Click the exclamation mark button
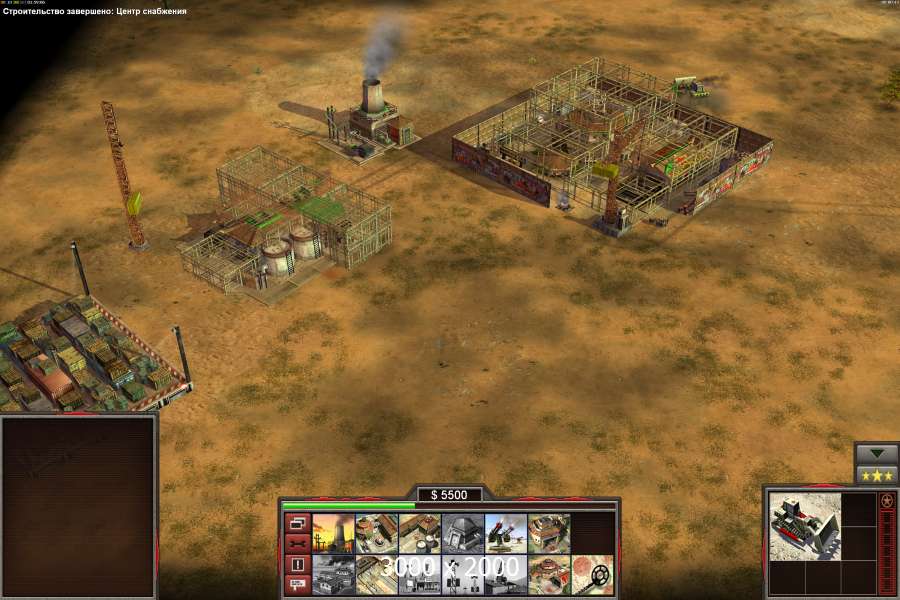Image resolution: width=900 pixels, height=600 pixels. coord(297,563)
